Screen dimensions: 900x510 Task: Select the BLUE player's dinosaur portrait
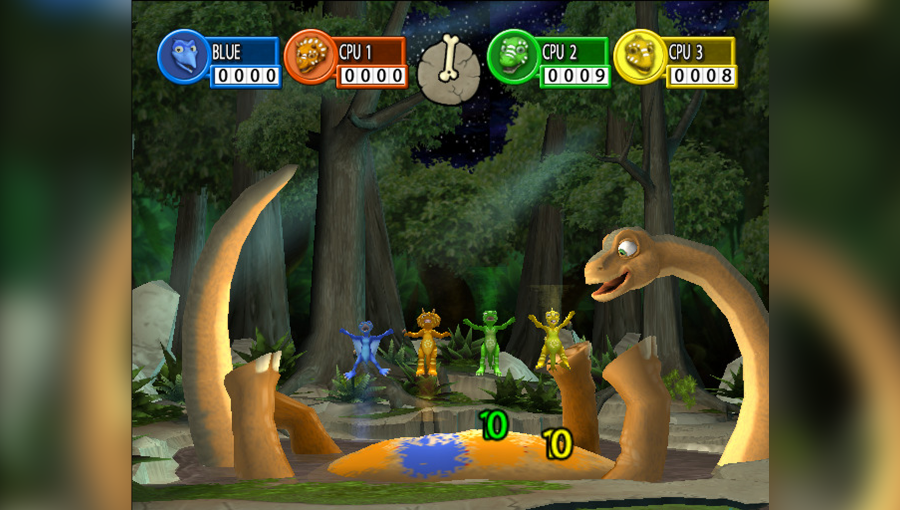point(183,56)
